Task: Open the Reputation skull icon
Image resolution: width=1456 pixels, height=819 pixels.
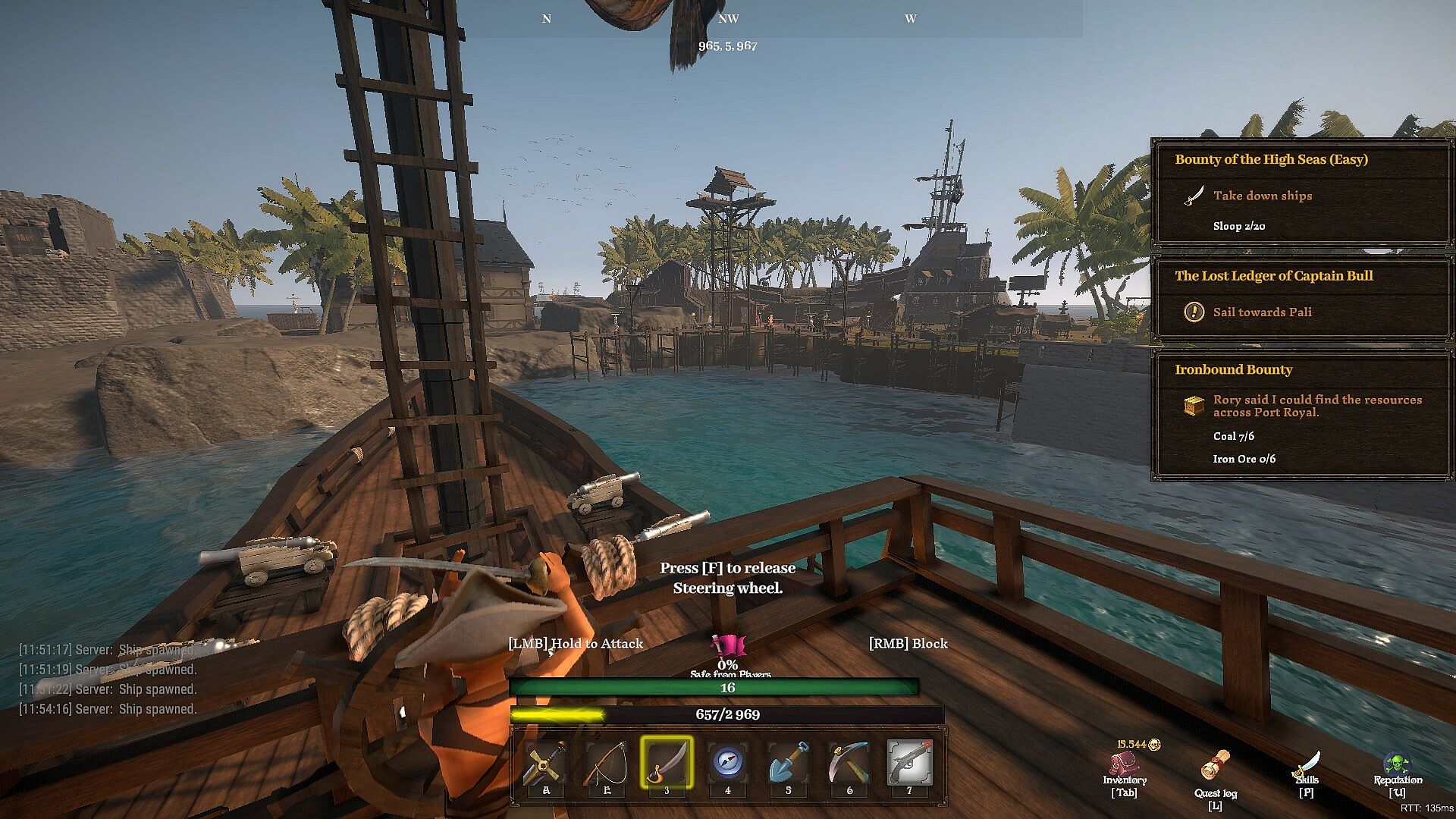Action: point(1398,764)
